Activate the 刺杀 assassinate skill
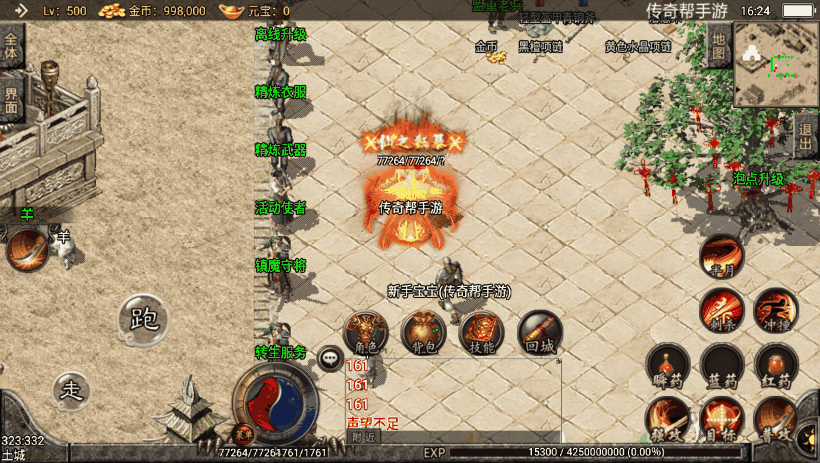The width and height of the screenshot is (820, 463). [x=721, y=309]
